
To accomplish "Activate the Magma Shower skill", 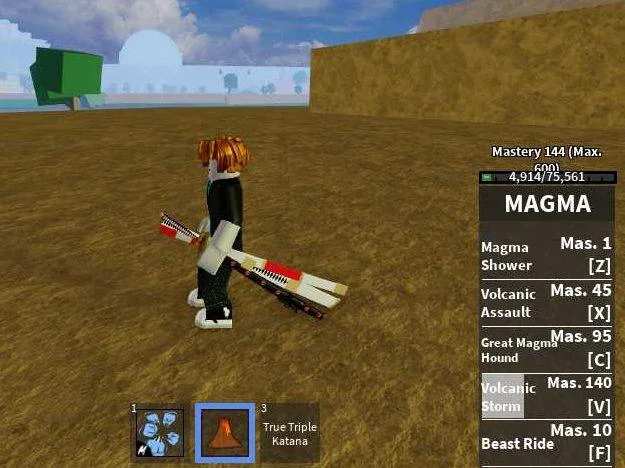I will pos(546,256).
